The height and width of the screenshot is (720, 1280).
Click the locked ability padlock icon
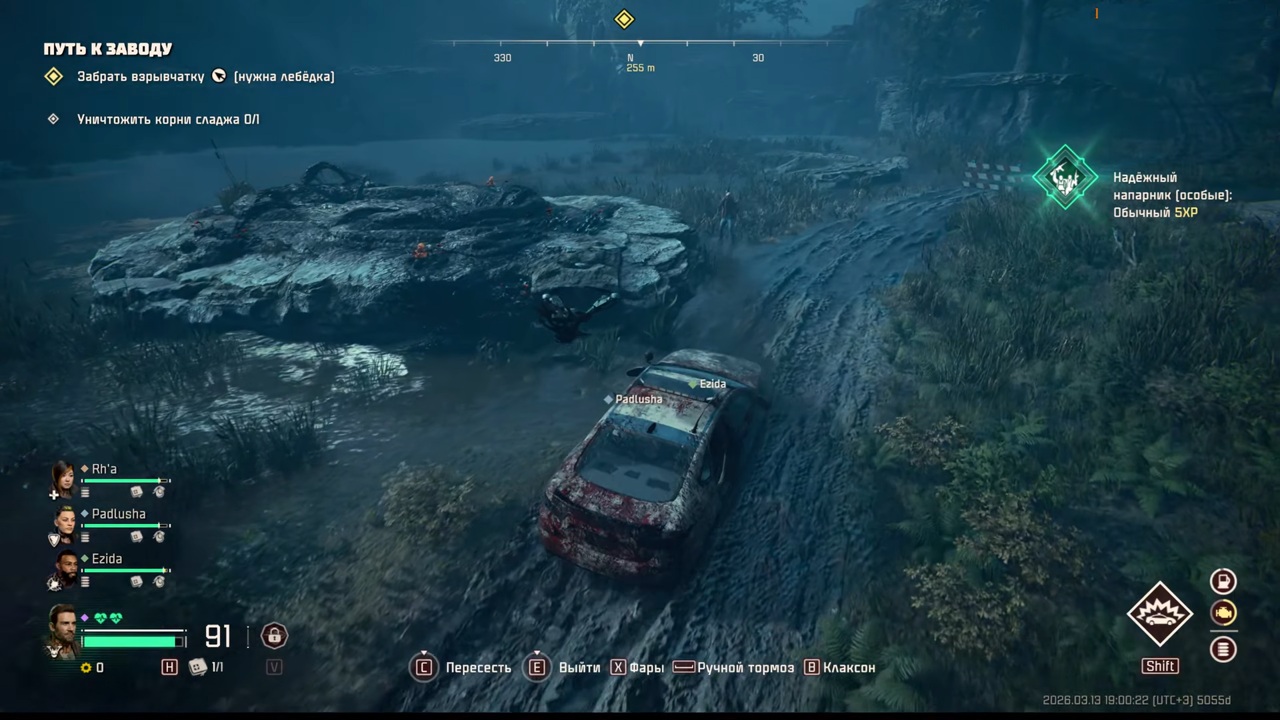(274, 636)
